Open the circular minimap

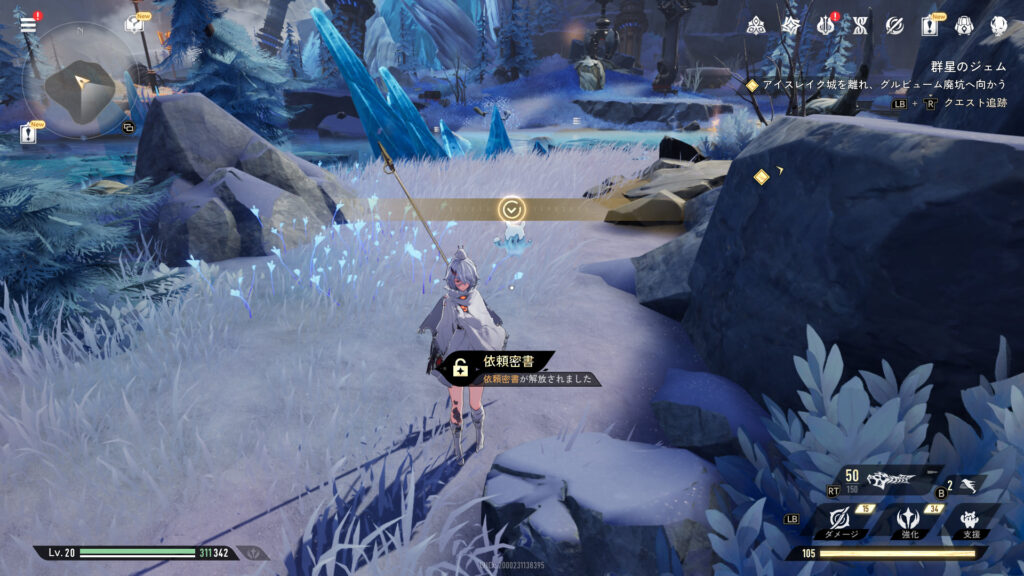[x=76, y=82]
